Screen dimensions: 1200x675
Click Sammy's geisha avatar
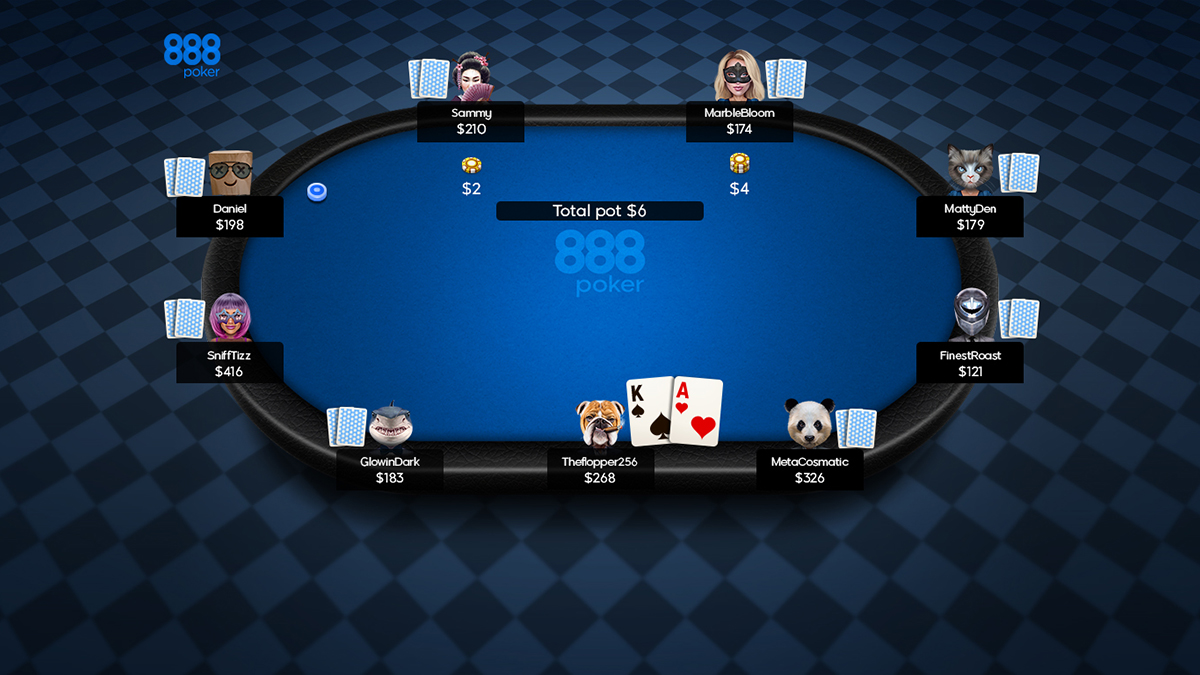click(x=472, y=77)
